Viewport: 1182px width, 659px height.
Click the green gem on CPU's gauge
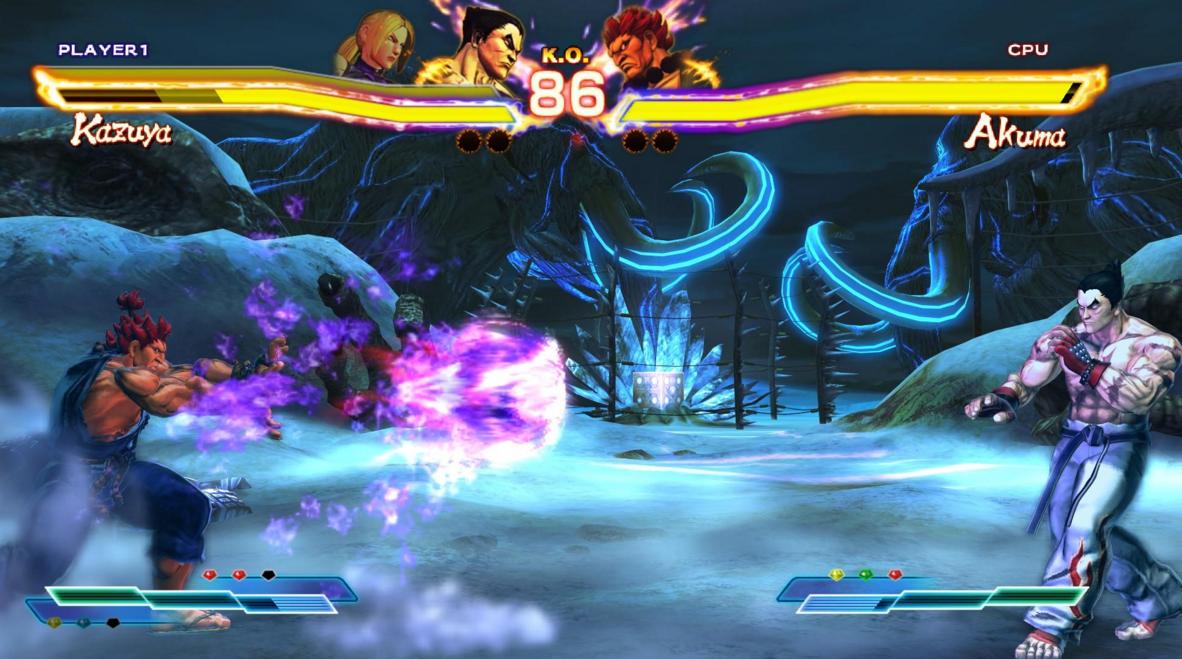point(865,574)
